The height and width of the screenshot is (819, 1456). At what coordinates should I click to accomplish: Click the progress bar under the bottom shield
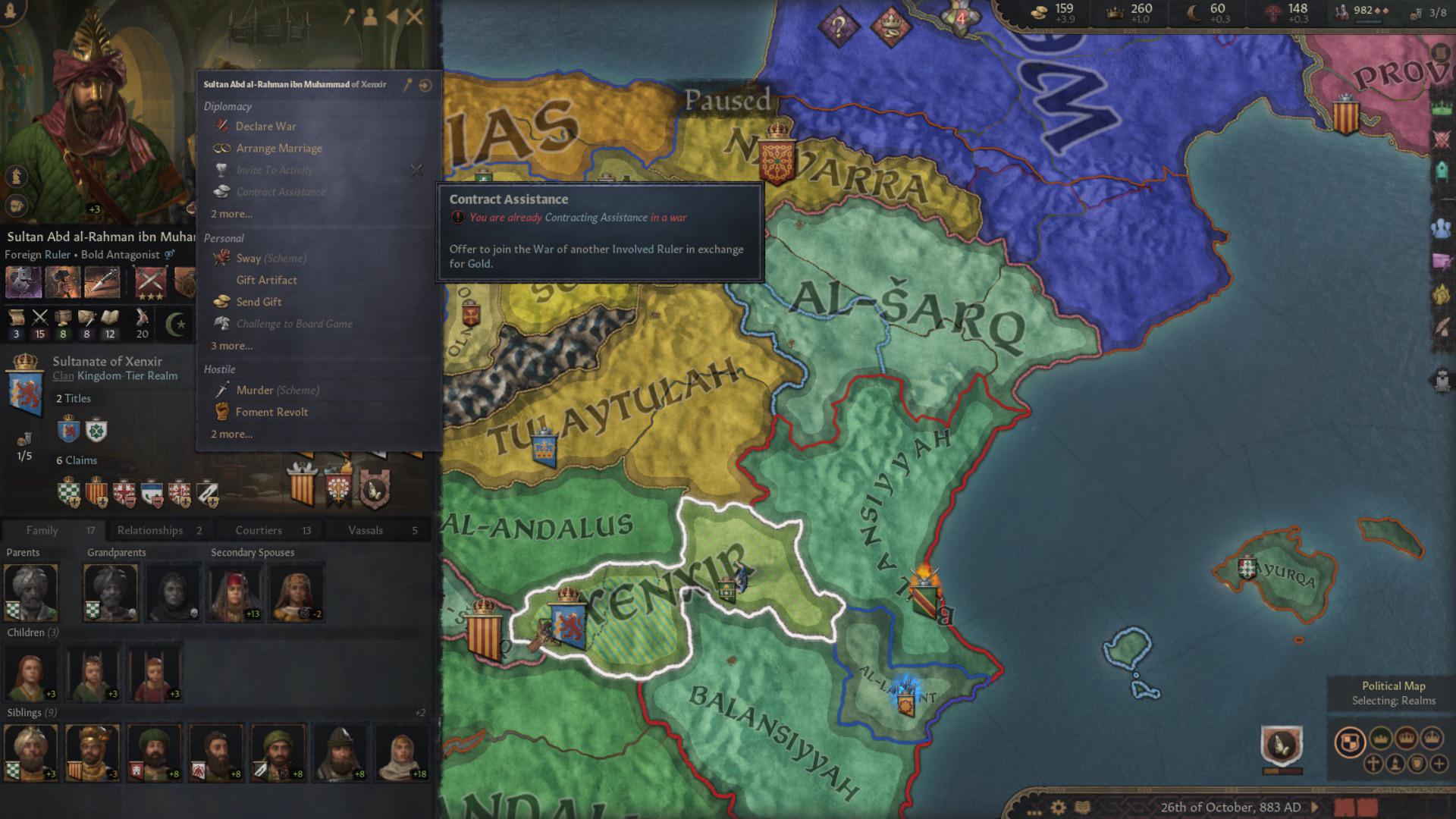coord(1283,772)
